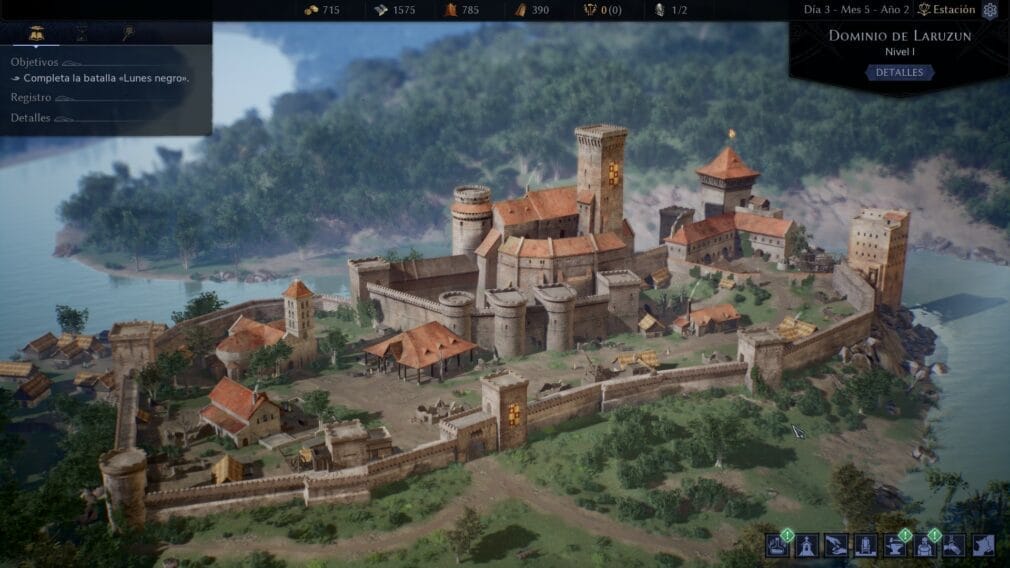
Task: Expand the Registro section
Action: point(31,97)
